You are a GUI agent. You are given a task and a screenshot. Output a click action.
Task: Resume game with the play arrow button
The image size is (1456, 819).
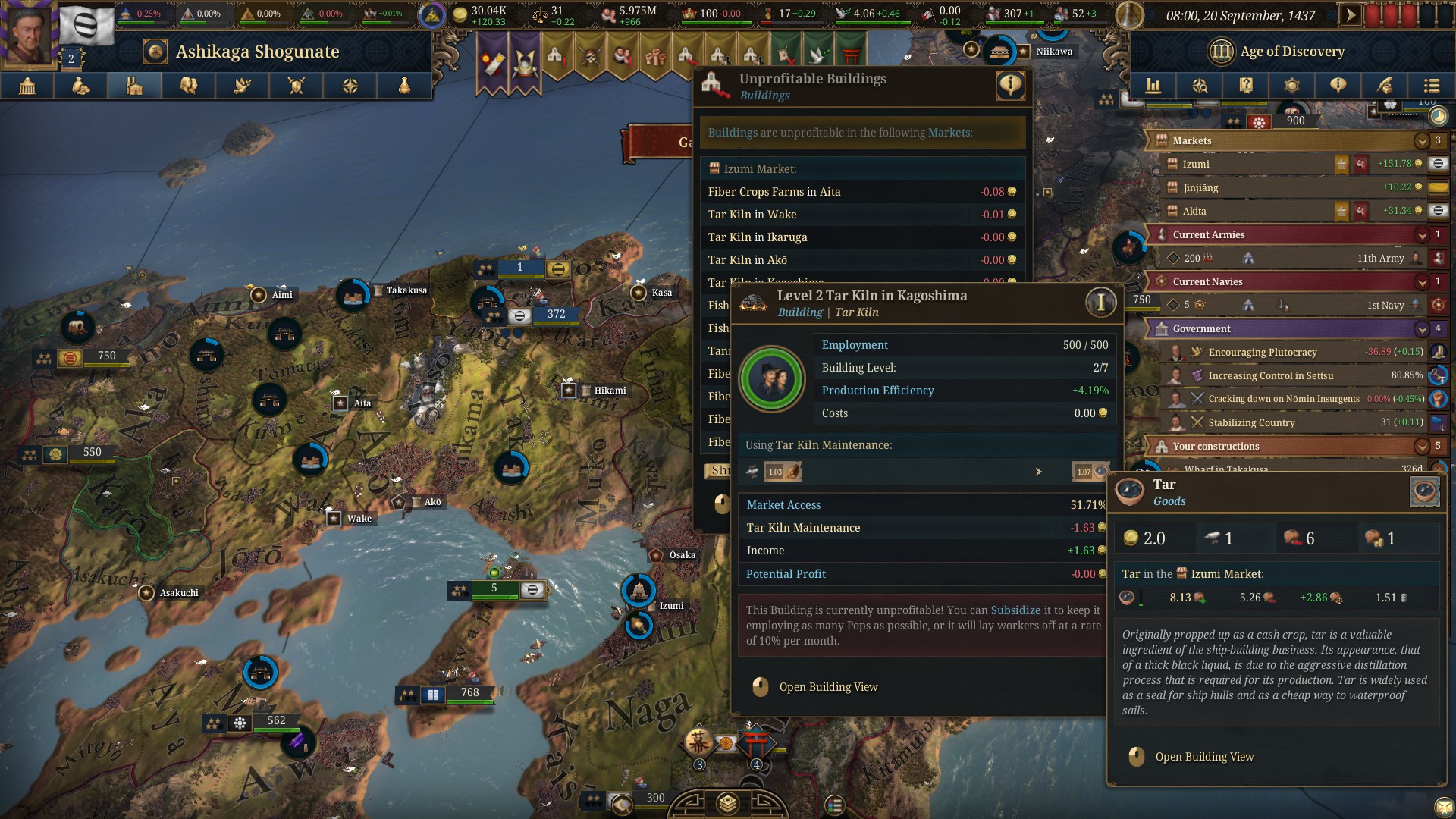pyautogui.click(x=1350, y=15)
